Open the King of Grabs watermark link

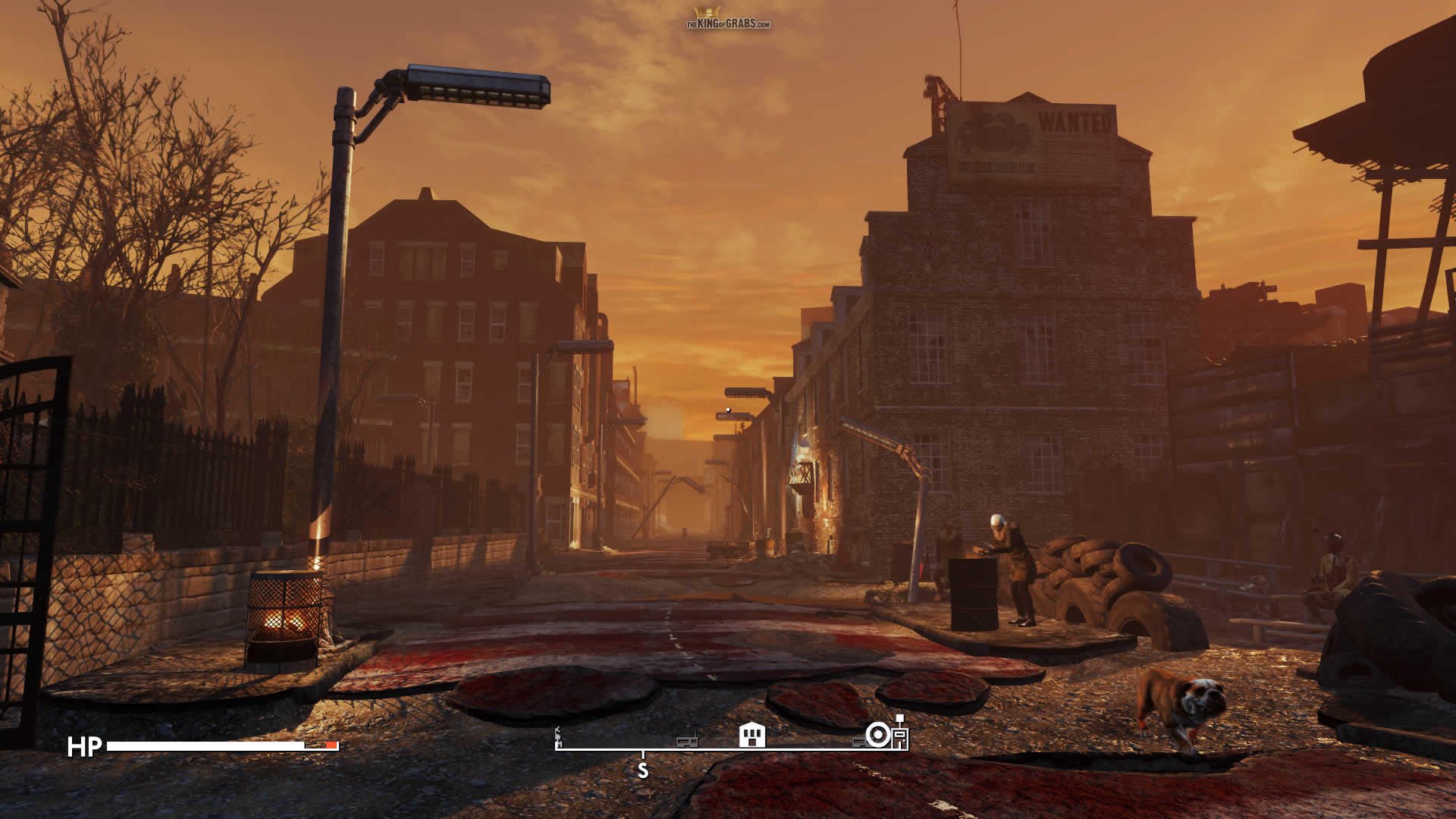coord(727,20)
